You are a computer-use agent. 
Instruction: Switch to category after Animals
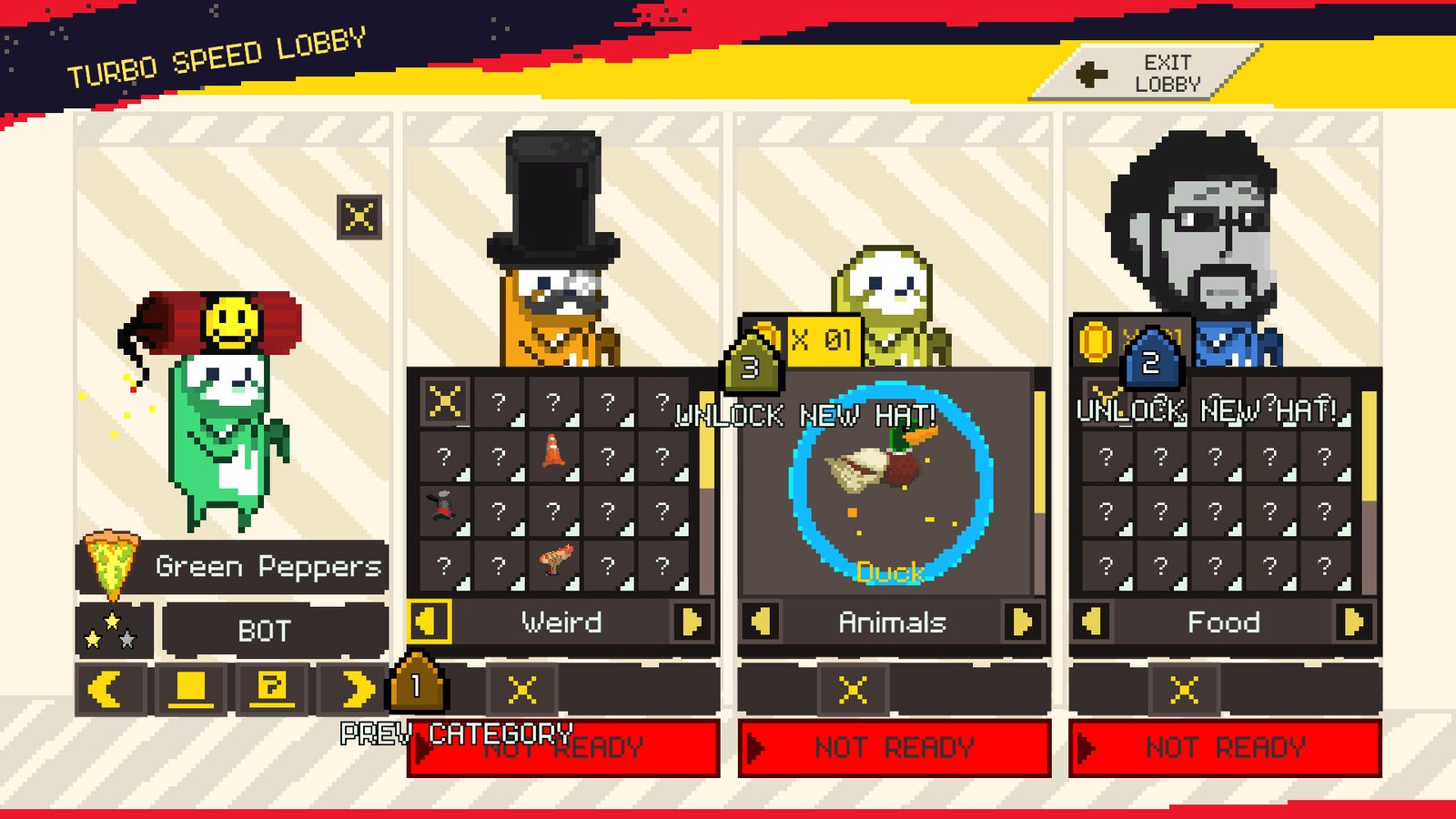1023,622
